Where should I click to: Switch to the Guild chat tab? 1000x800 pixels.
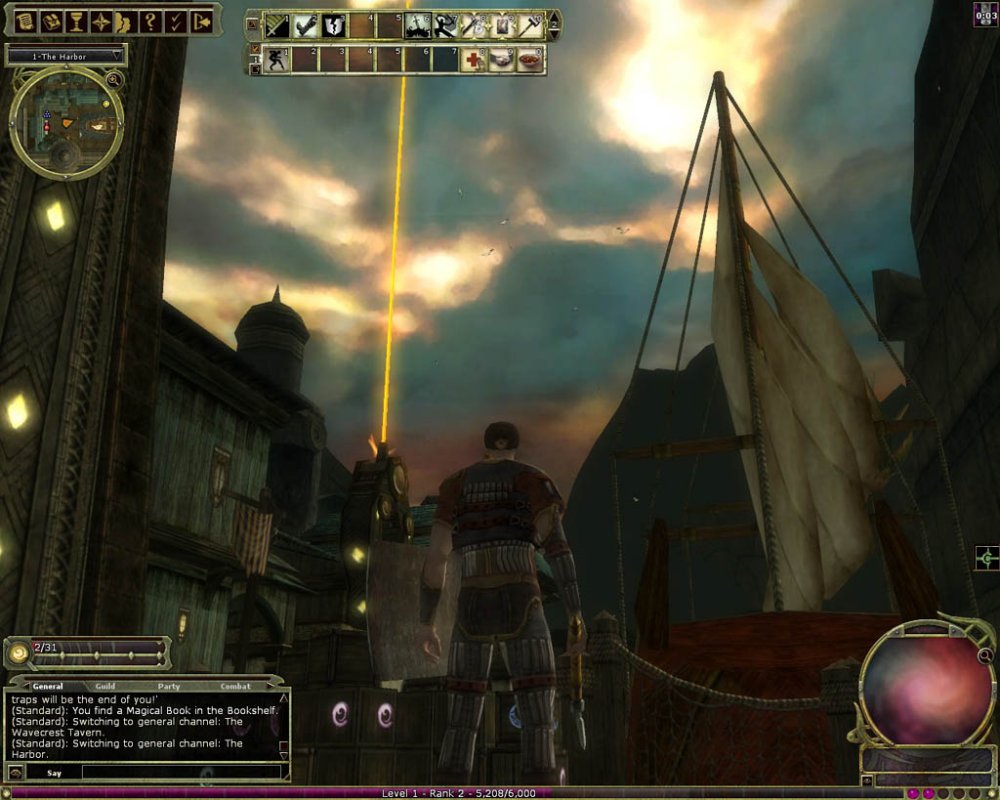(106, 686)
